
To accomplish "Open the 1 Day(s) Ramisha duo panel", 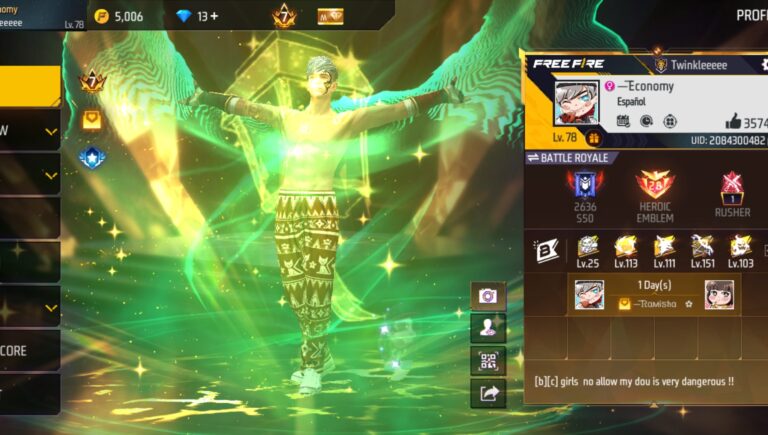I will click(654, 294).
